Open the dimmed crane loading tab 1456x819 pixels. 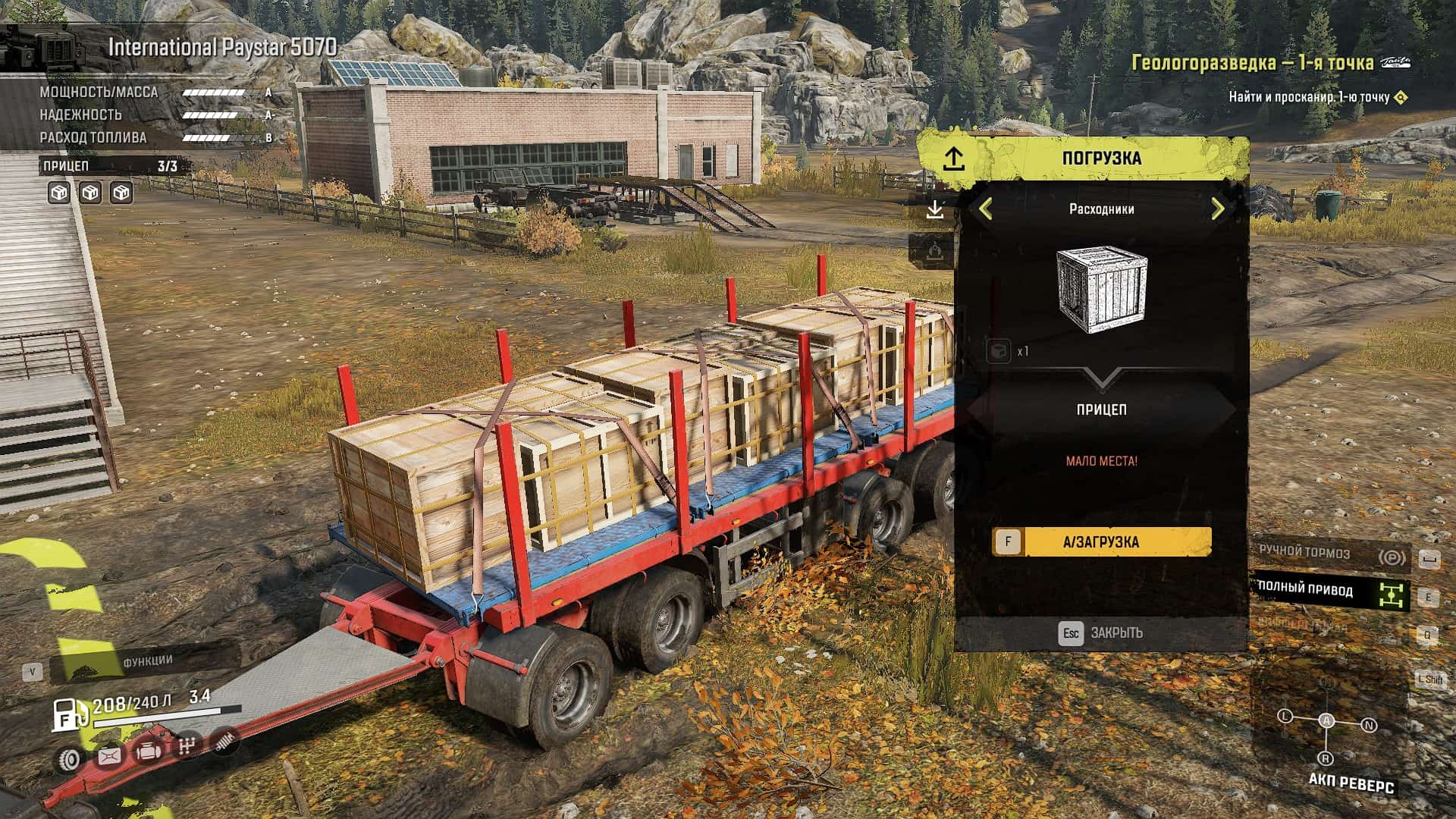[935, 249]
